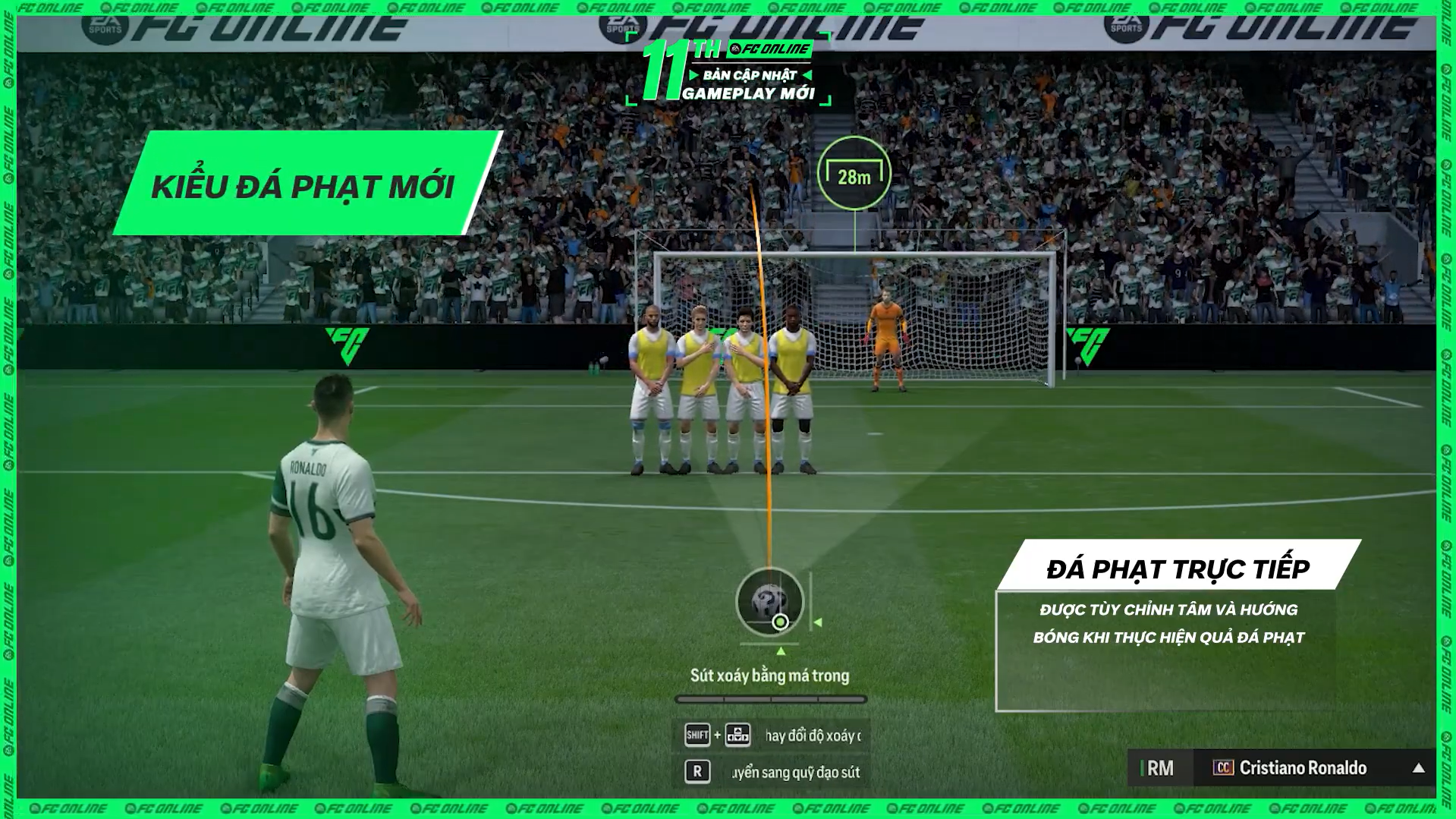Click the SHIFT key hint icon
This screenshot has height=819, width=1456.
coord(698,736)
